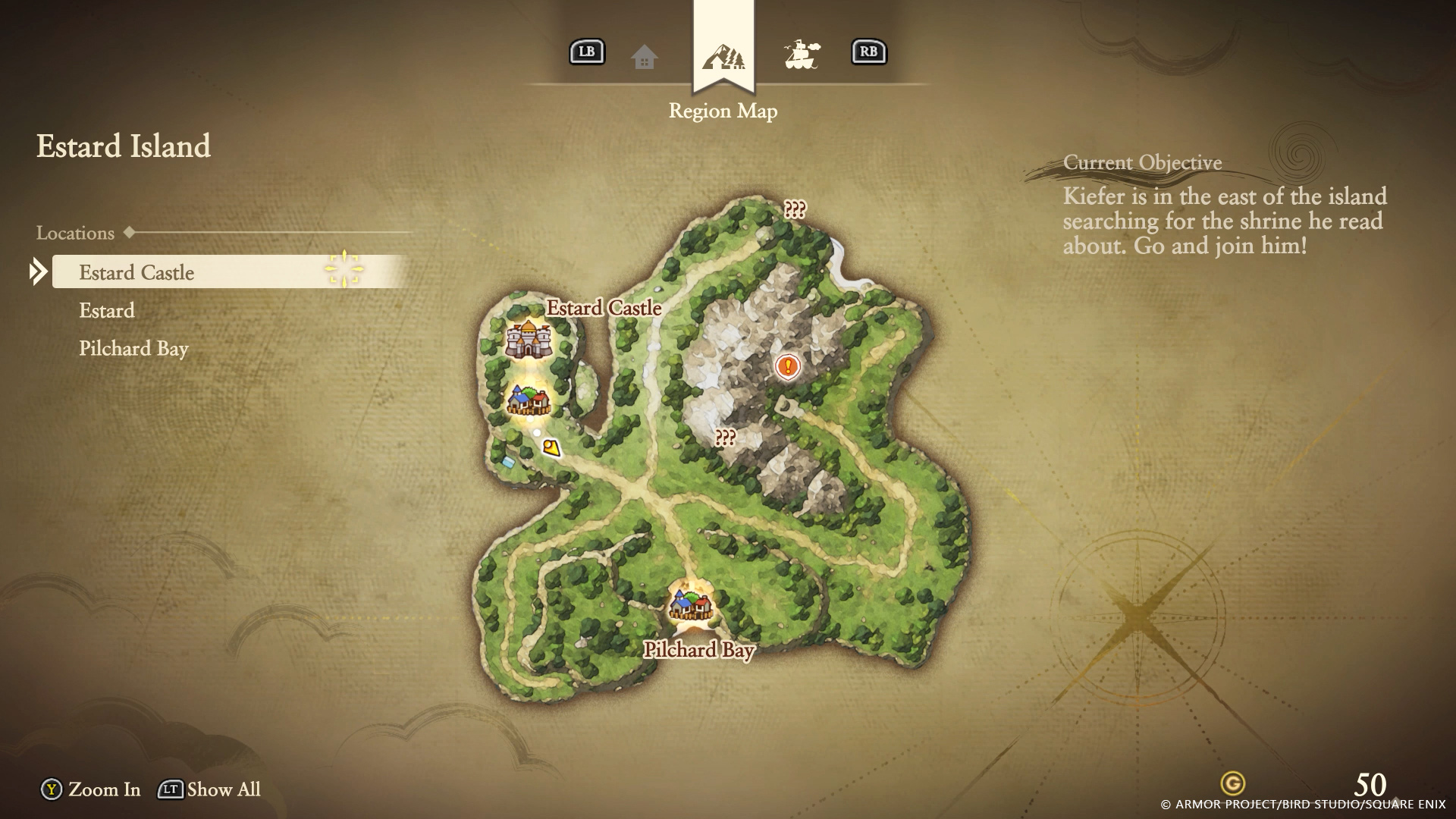1456x819 pixels.
Task: Select Estard Castle in the locations list
Action: coord(136,272)
